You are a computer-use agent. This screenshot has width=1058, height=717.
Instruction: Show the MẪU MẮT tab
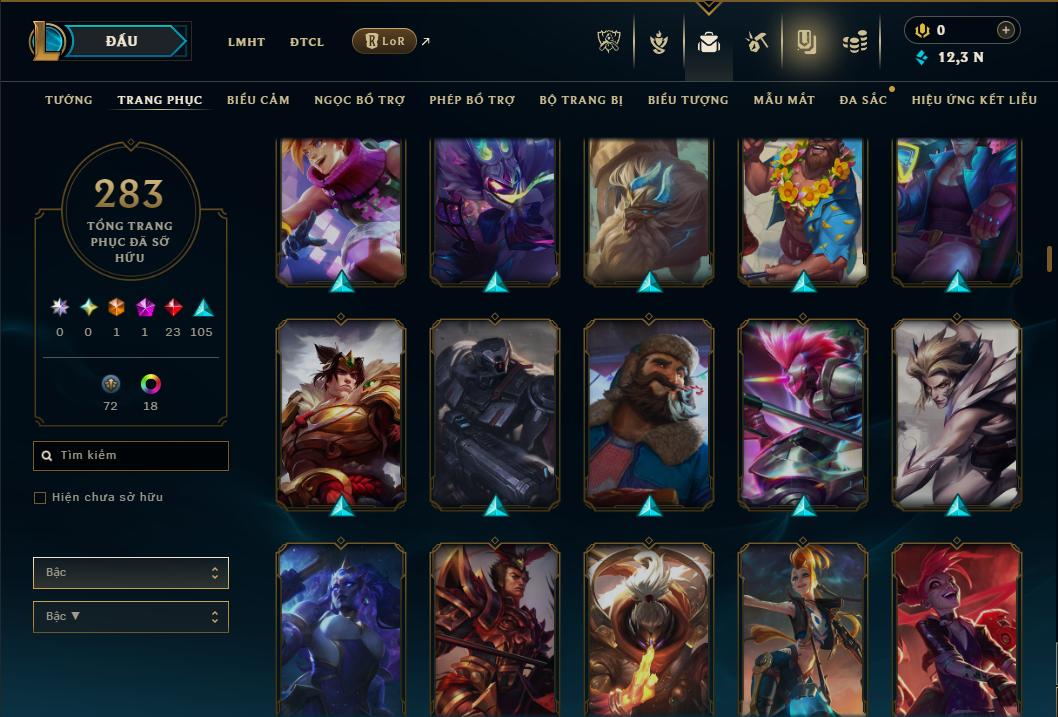click(784, 100)
